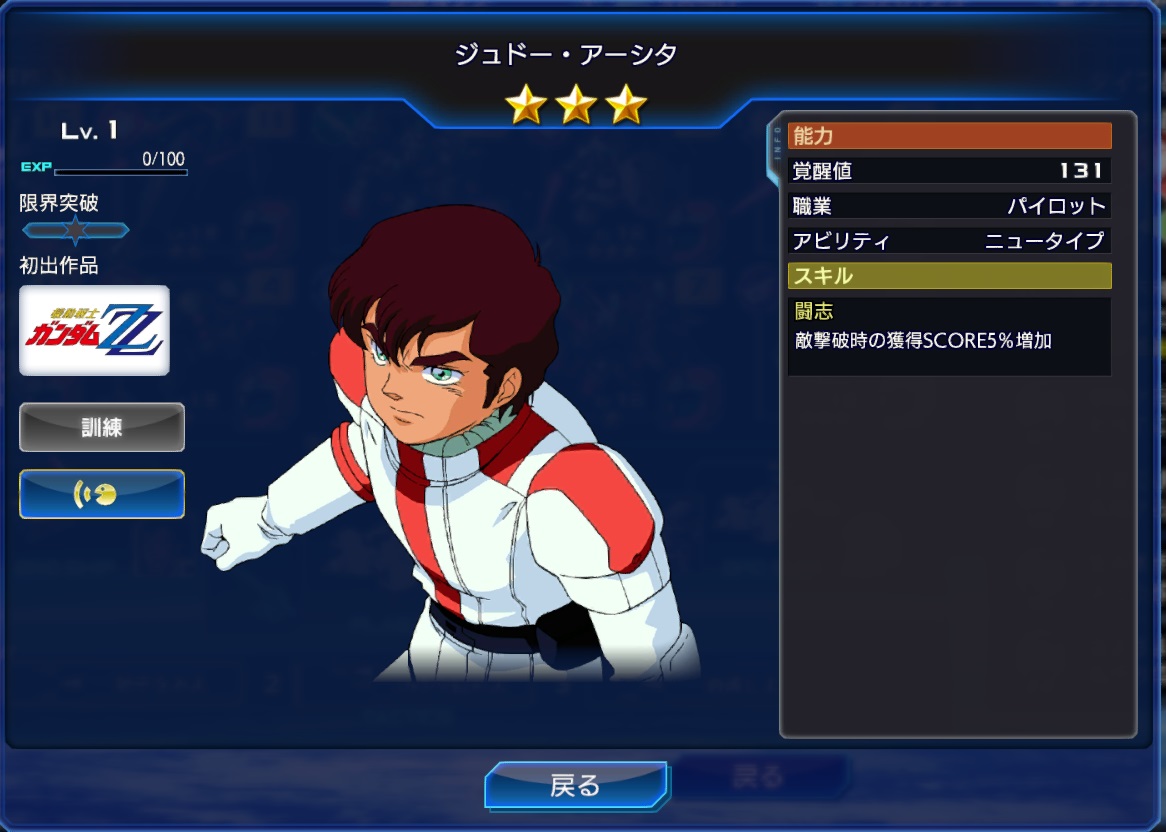
Task: Open the 訓練 training button
Action: coord(102,427)
